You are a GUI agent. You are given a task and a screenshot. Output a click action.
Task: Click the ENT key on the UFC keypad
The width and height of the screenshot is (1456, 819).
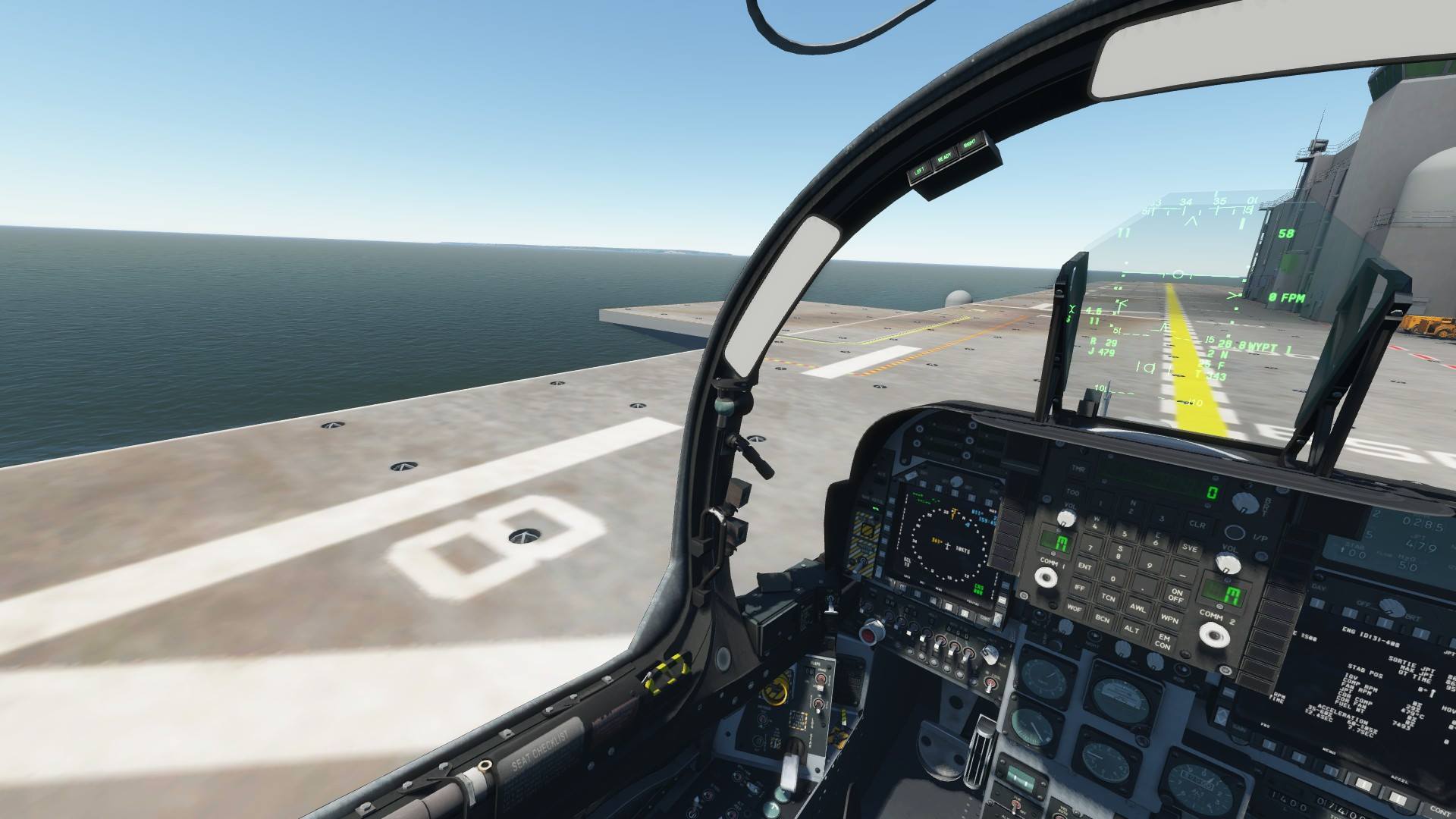[1085, 566]
